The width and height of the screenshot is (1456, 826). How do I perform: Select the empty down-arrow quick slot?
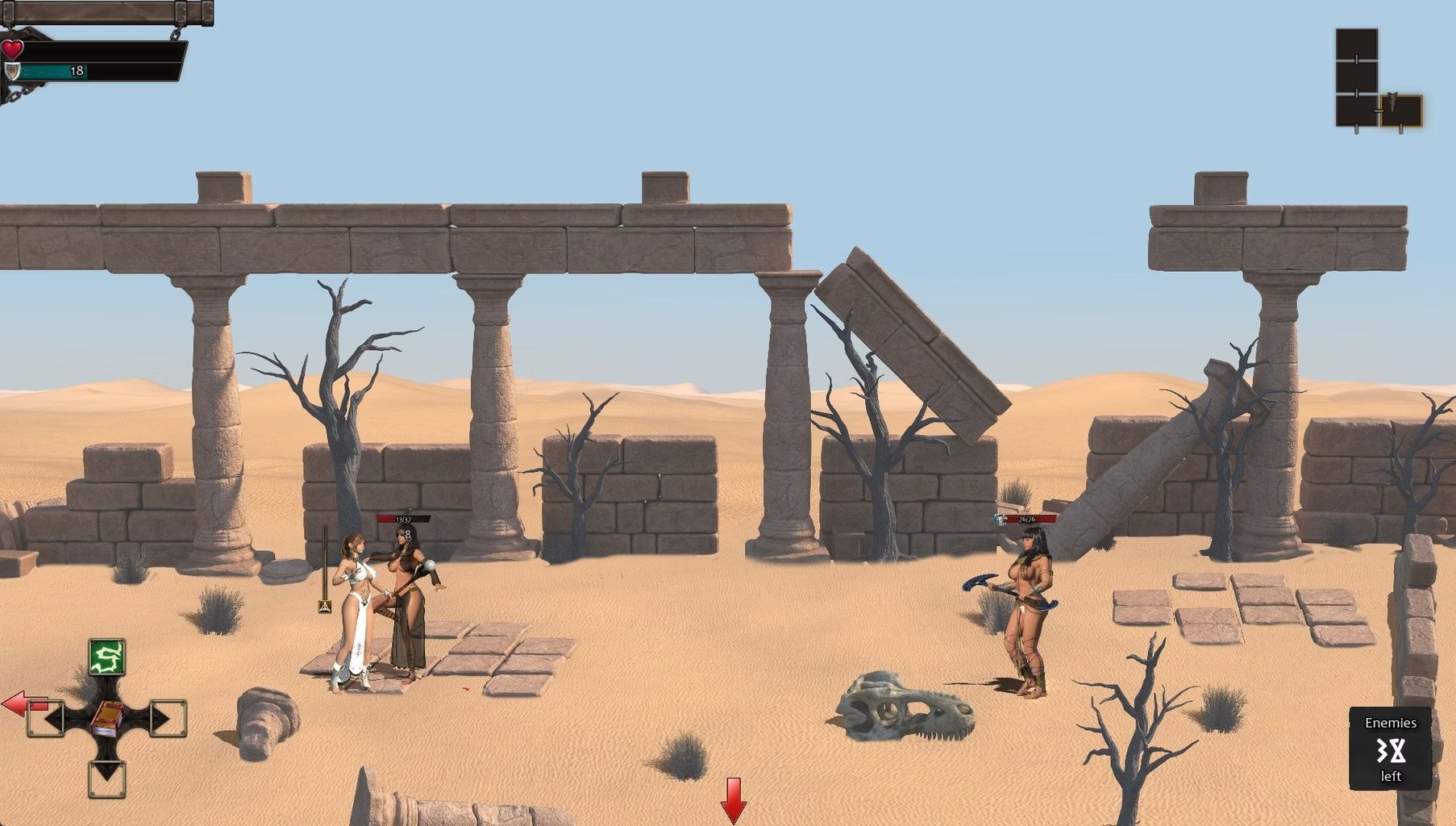click(x=106, y=778)
